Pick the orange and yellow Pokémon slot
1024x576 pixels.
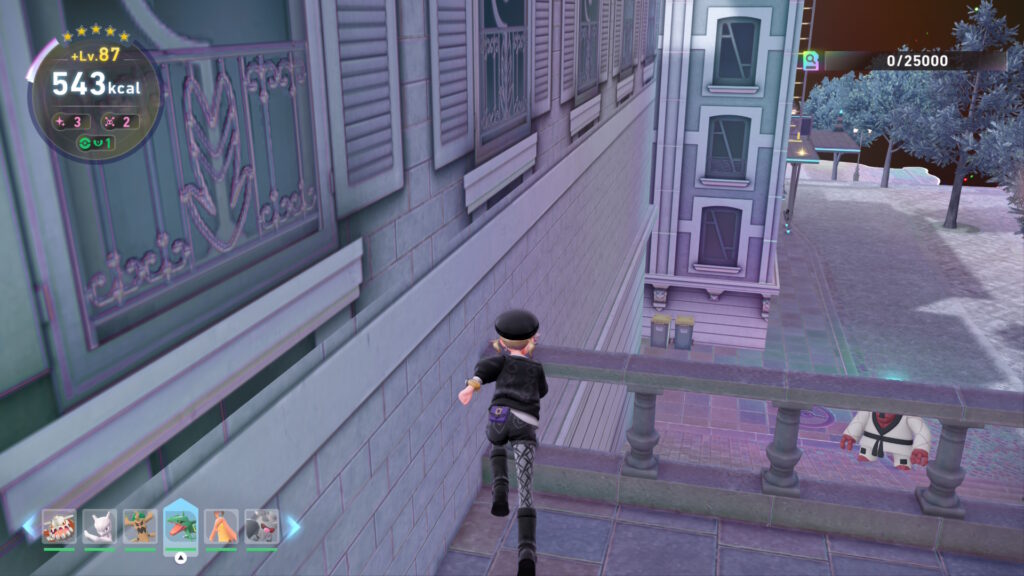click(x=221, y=526)
